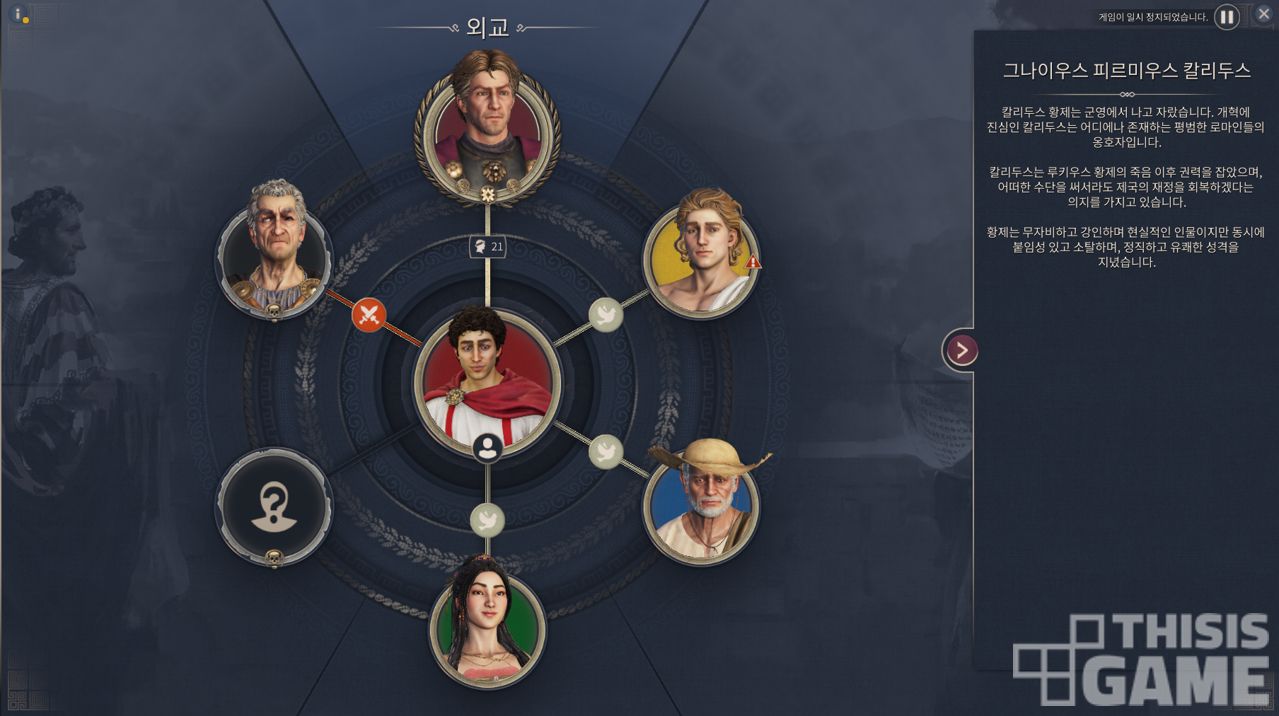1279x716 pixels.
Task: Collapse the side panel with the arrow button
Action: click(x=961, y=350)
